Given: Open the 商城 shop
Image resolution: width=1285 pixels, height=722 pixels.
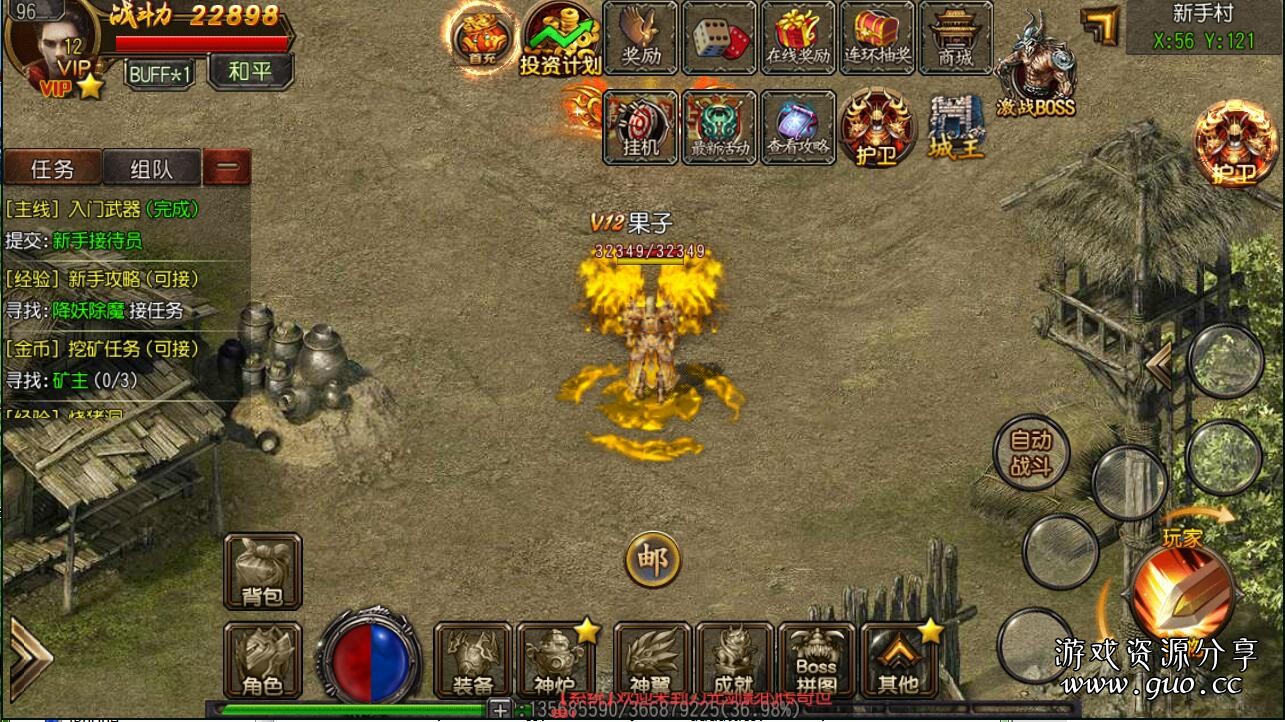Looking at the screenshot, I should tap(955, 38).
